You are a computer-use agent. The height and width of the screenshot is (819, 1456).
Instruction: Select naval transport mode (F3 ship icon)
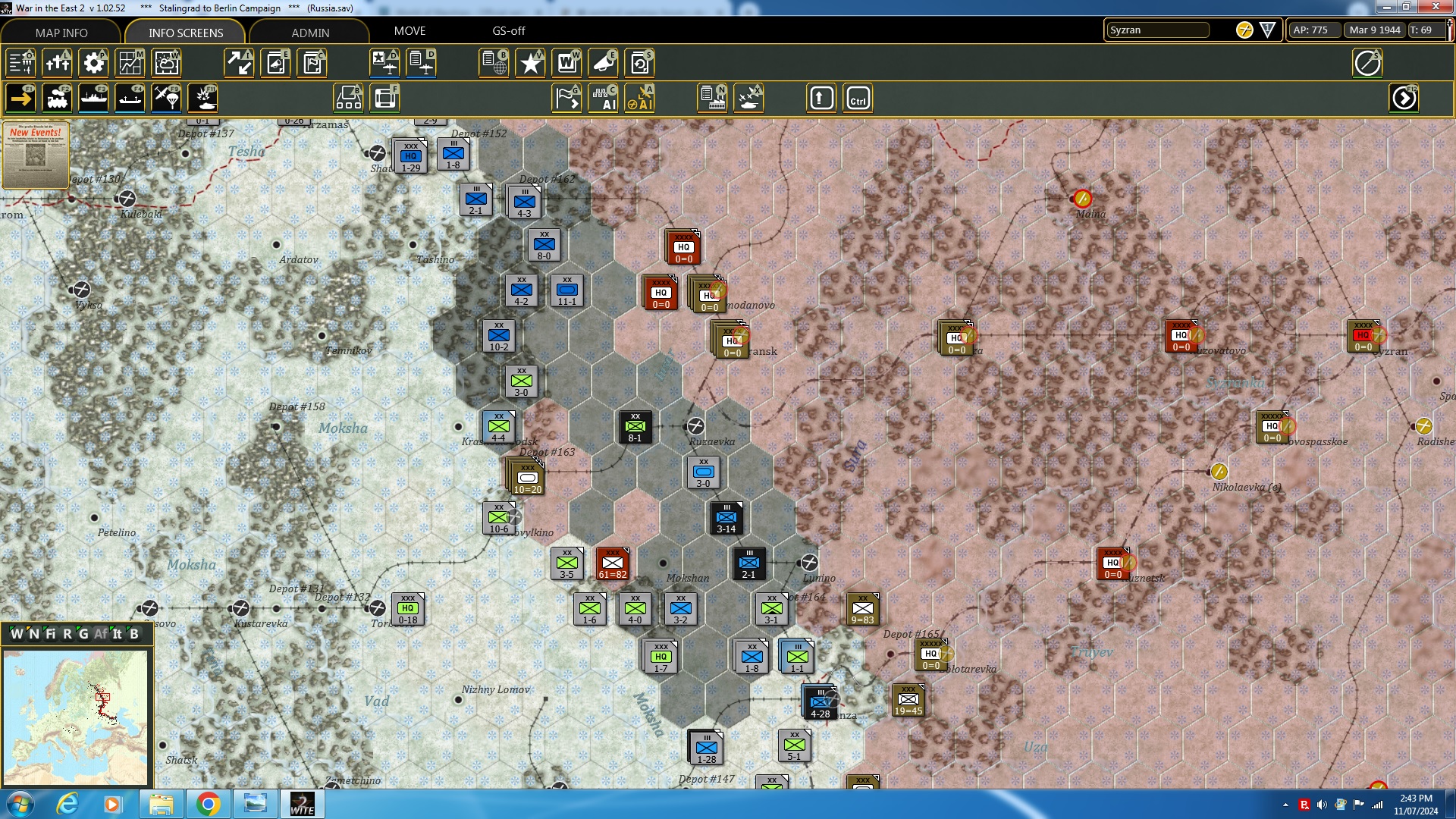coord(93,98)
